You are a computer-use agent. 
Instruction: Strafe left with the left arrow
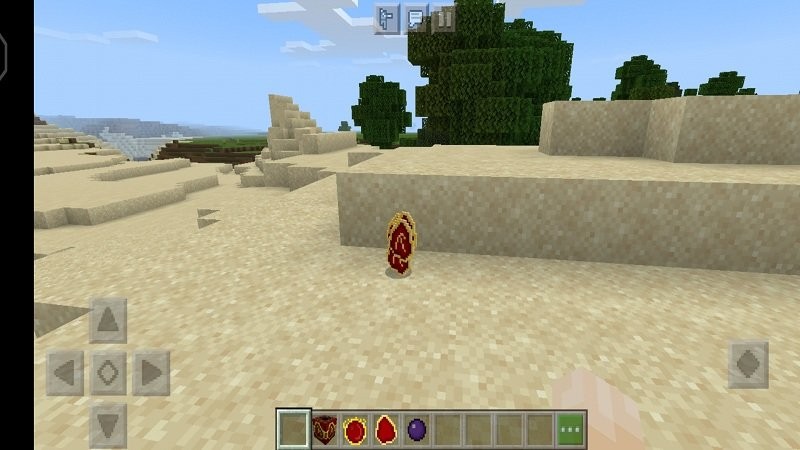point(64,374)
